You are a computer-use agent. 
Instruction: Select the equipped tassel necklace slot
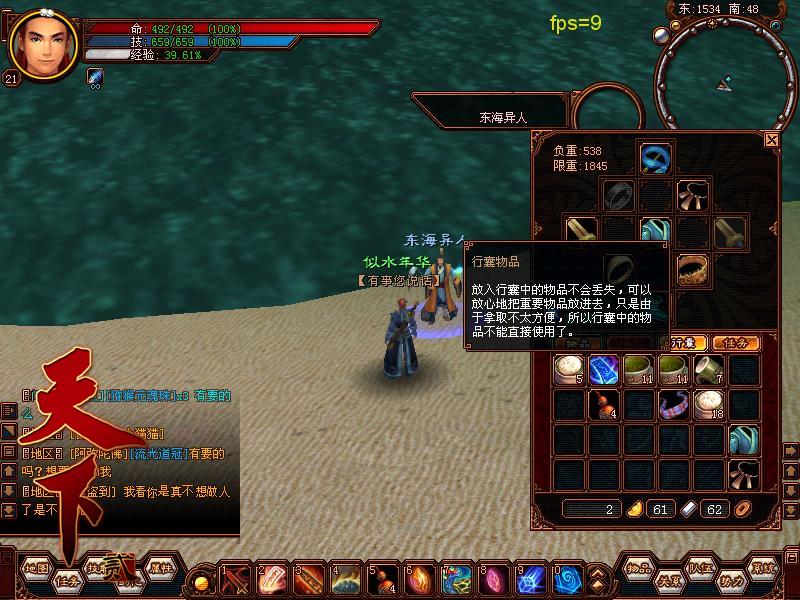tap(692, 194)
